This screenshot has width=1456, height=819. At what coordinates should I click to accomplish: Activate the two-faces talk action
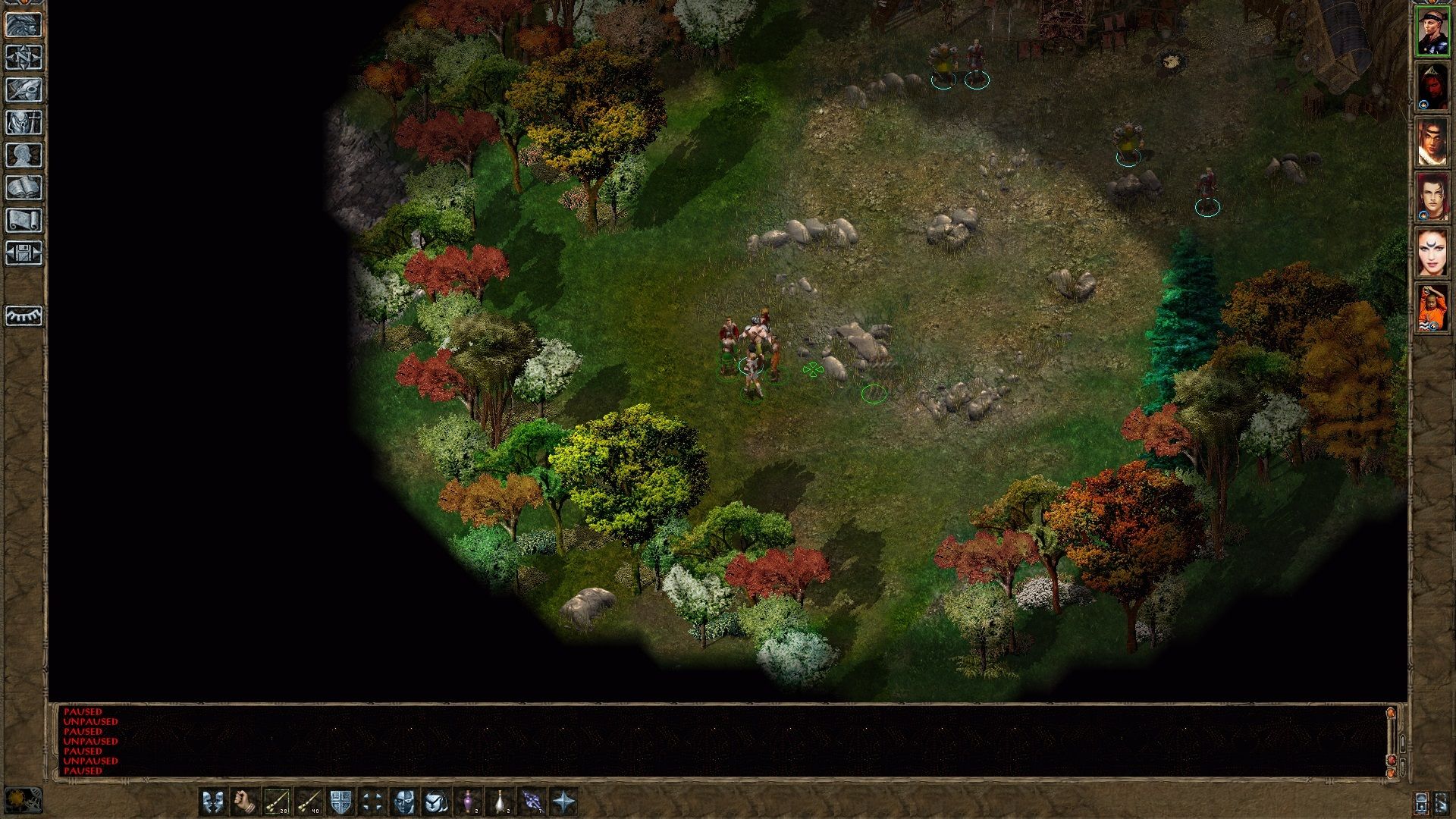click(212, 801)
